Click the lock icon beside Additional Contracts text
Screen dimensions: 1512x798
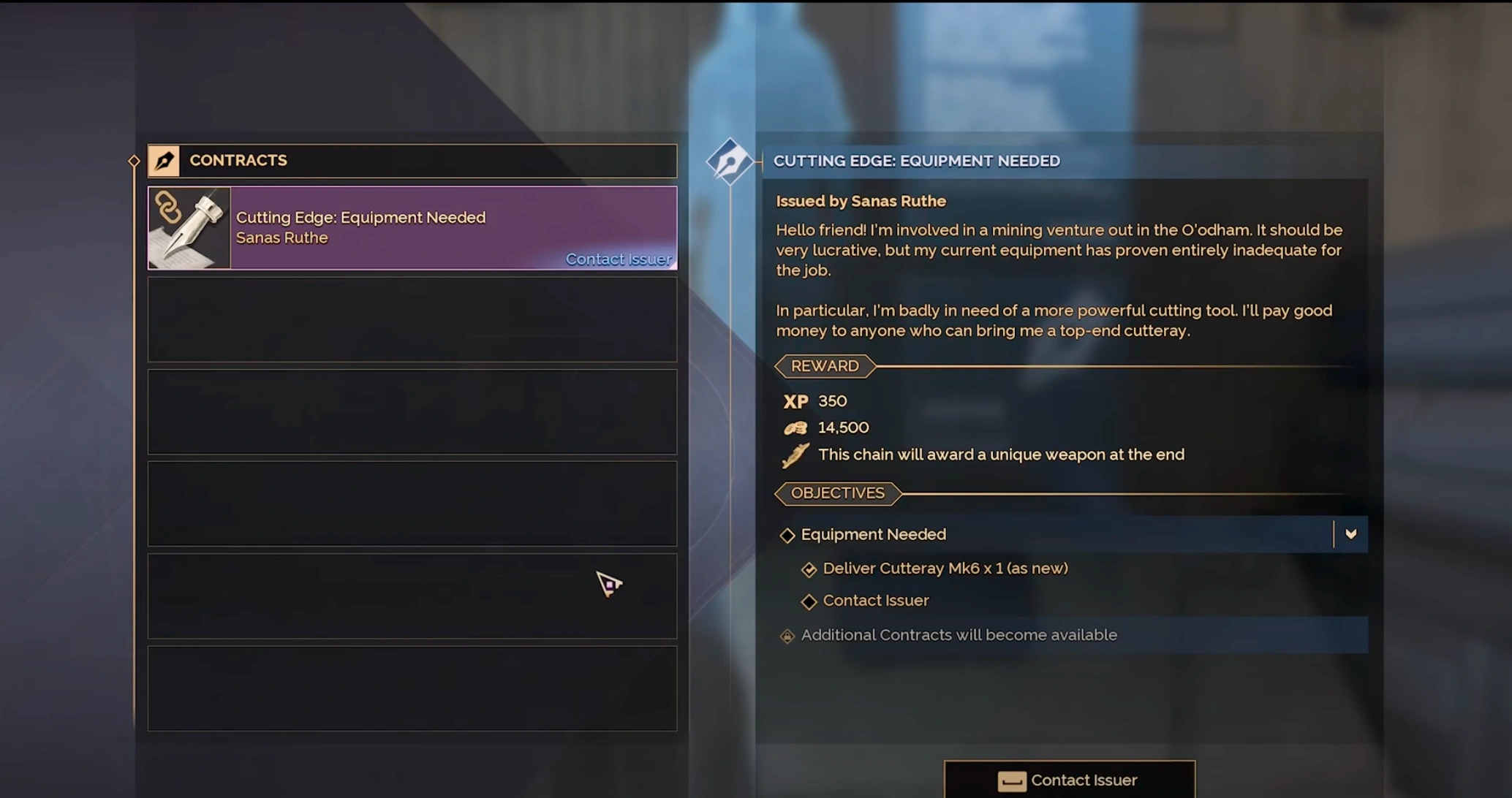coord(787,636)
